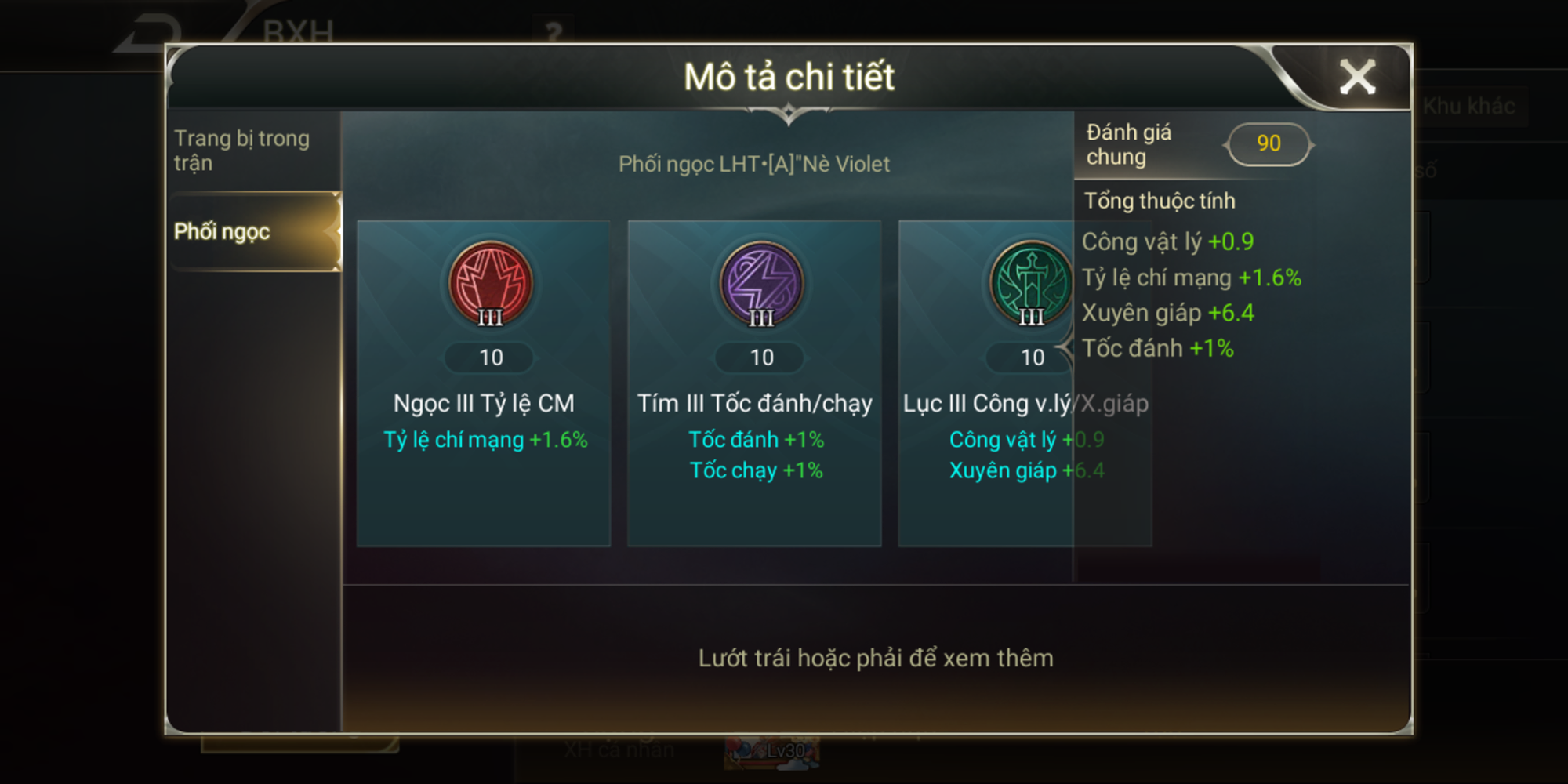Open the Khu khác selector

(1469, 104)
